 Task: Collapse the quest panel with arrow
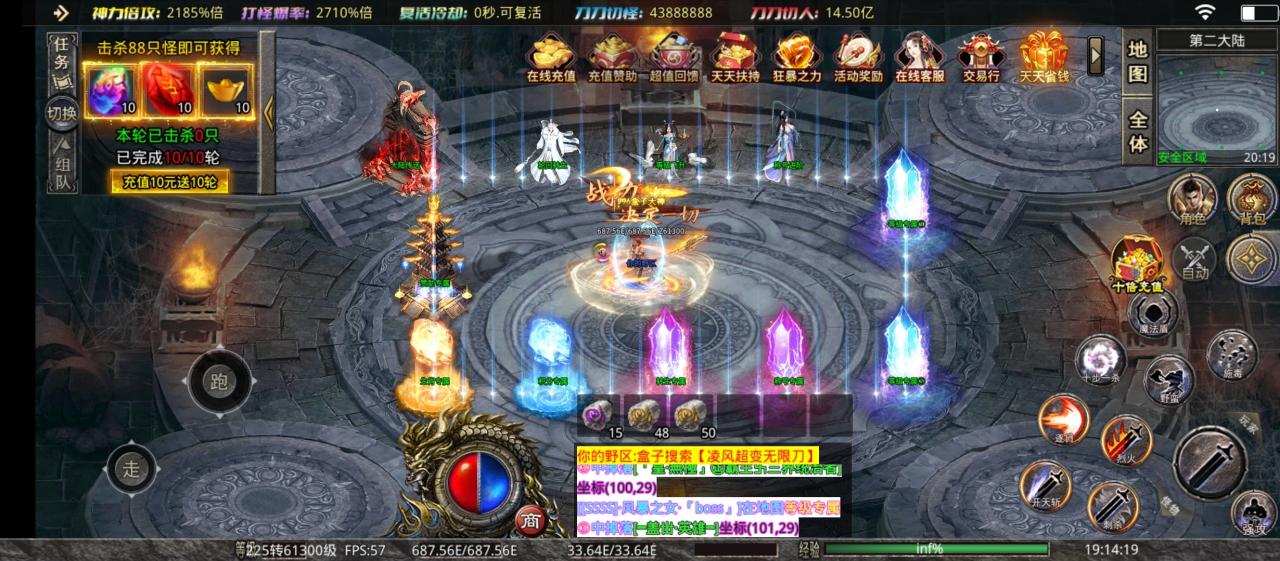tap(268, 112)
